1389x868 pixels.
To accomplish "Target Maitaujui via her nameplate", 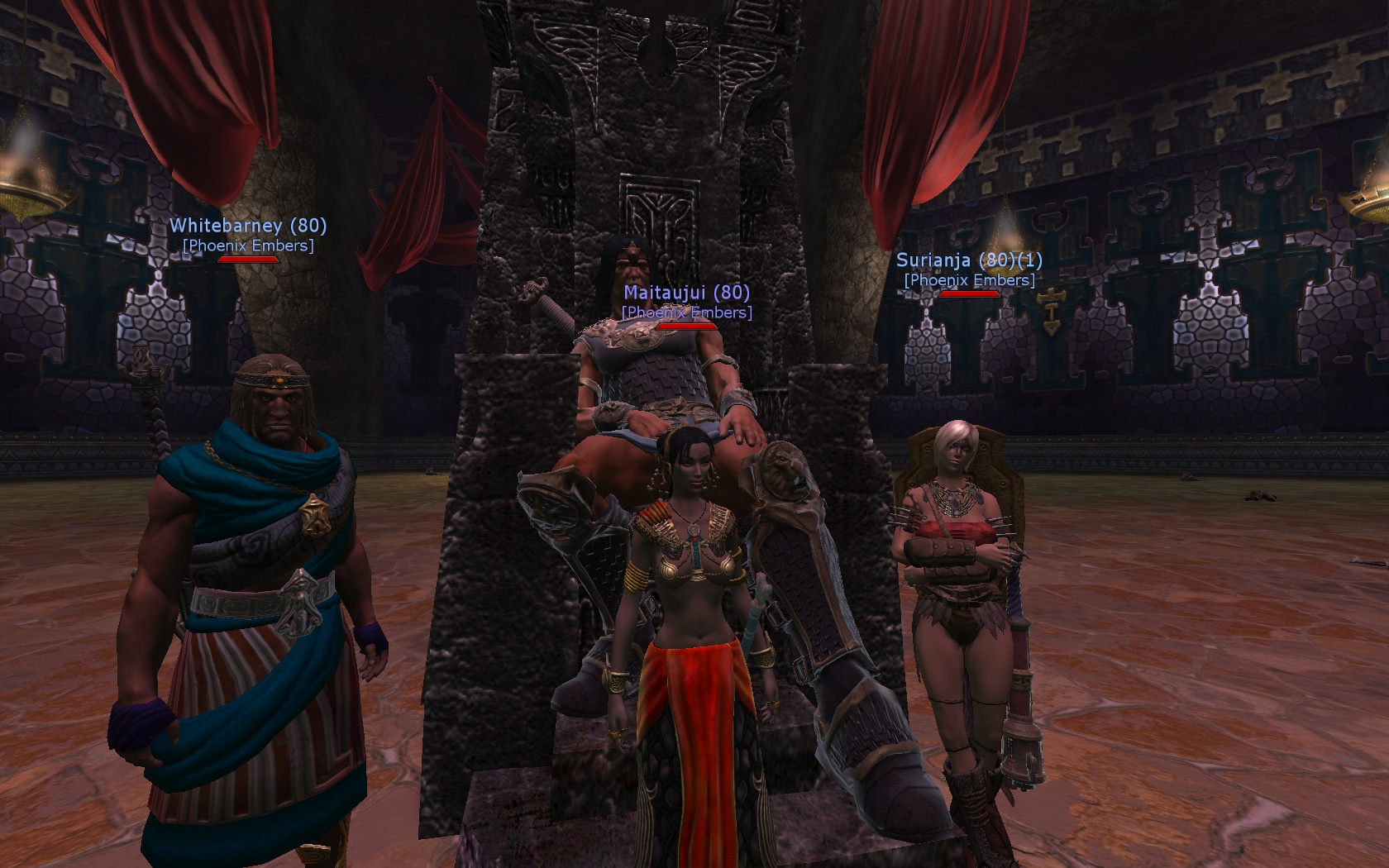I will (686, 293).
